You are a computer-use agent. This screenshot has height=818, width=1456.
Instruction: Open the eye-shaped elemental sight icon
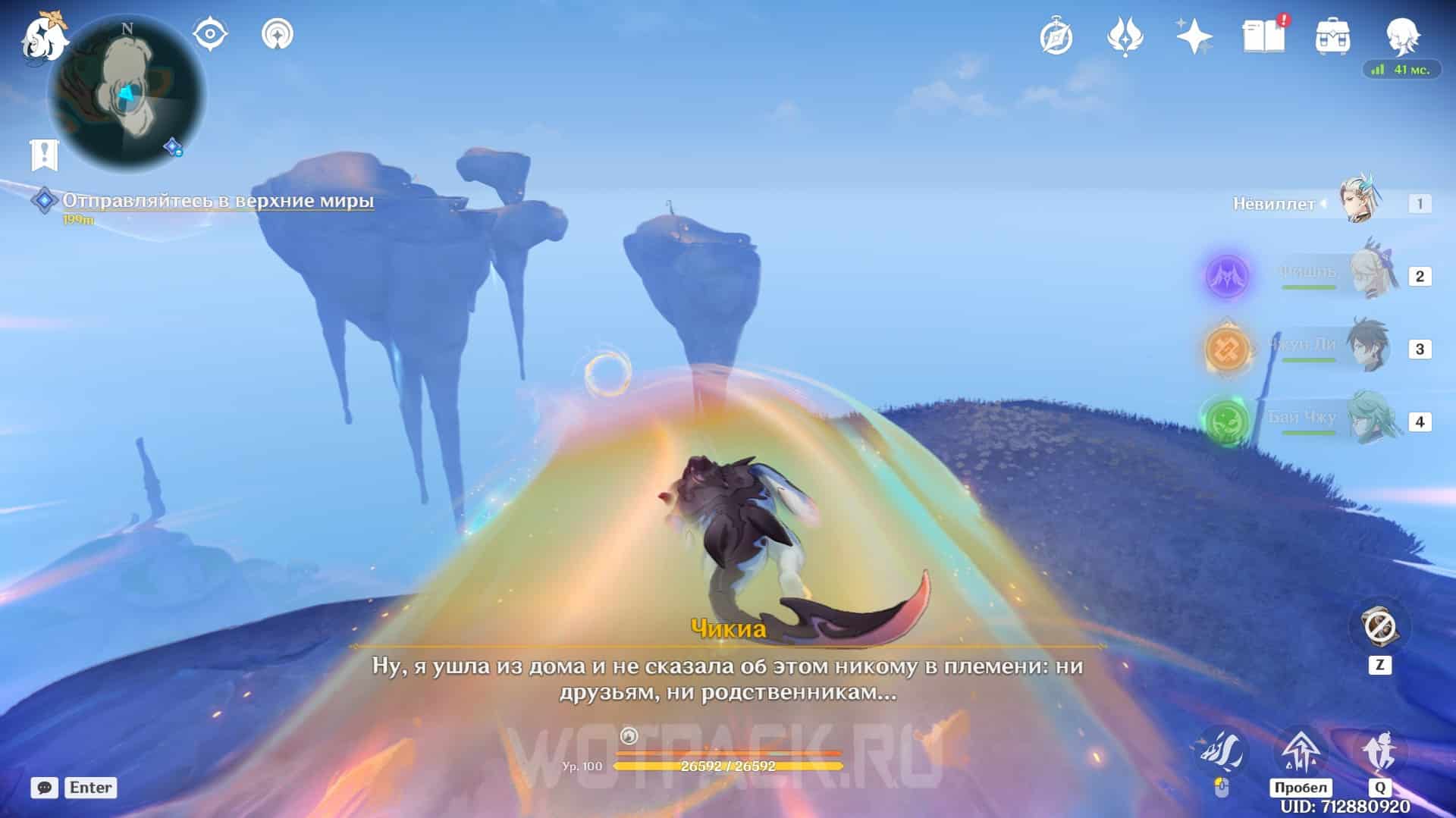click(x=210, y=35)
